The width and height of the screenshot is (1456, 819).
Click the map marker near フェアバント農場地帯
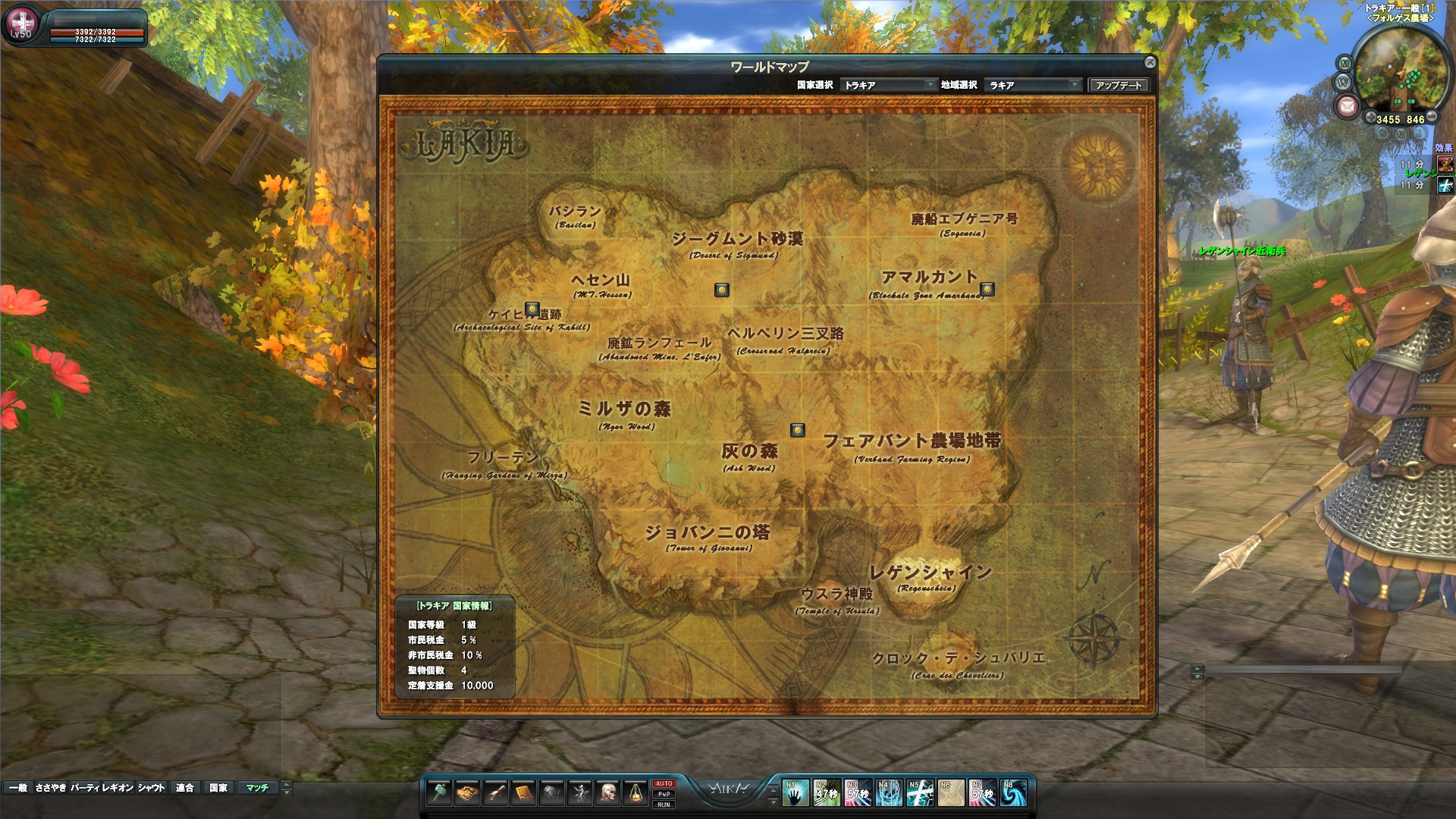coord(797,430)
